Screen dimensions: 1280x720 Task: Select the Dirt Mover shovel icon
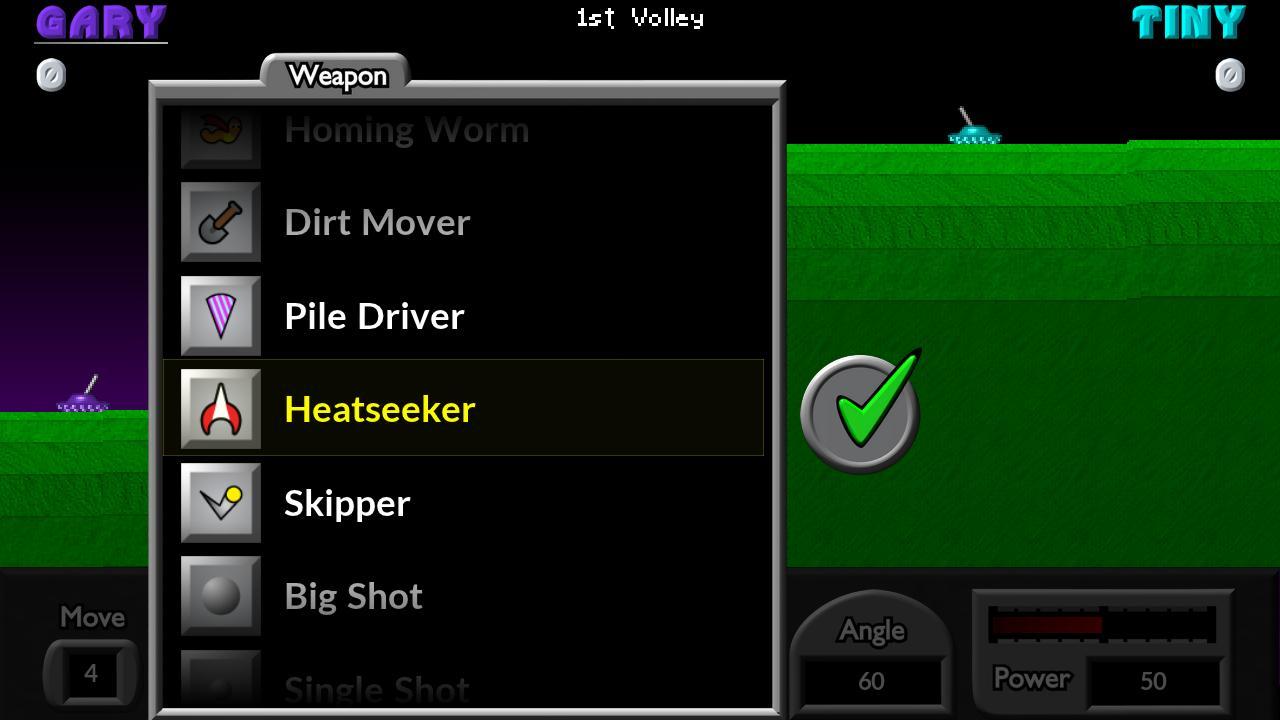tap(220, 222)
